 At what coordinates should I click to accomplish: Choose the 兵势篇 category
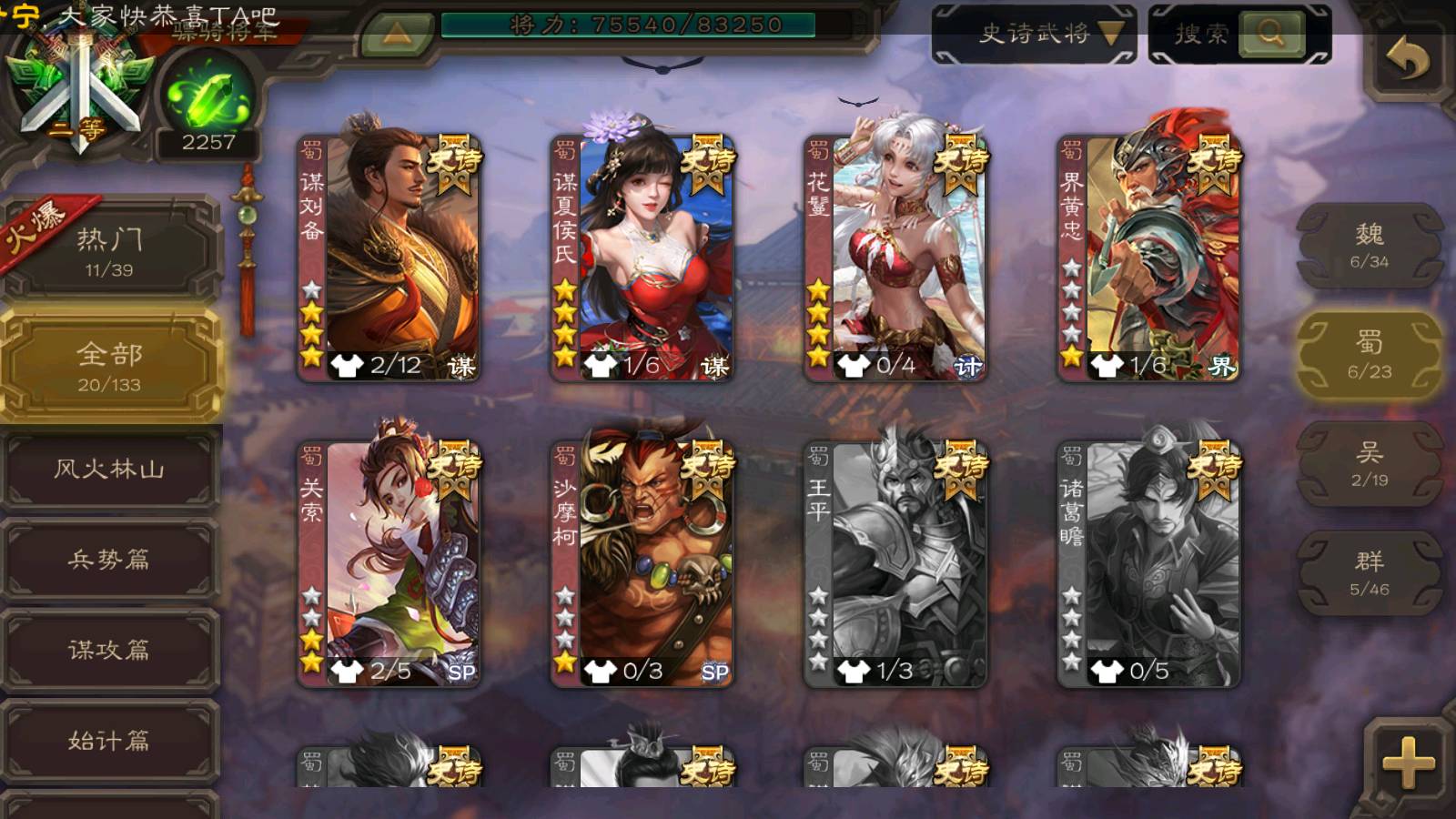[x=109, y=560]
